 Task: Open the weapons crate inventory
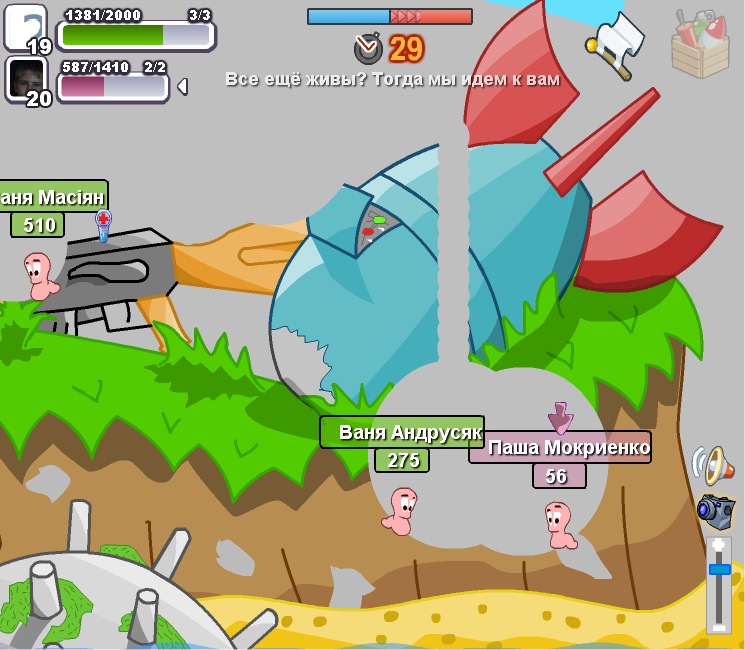click(700, 43)
